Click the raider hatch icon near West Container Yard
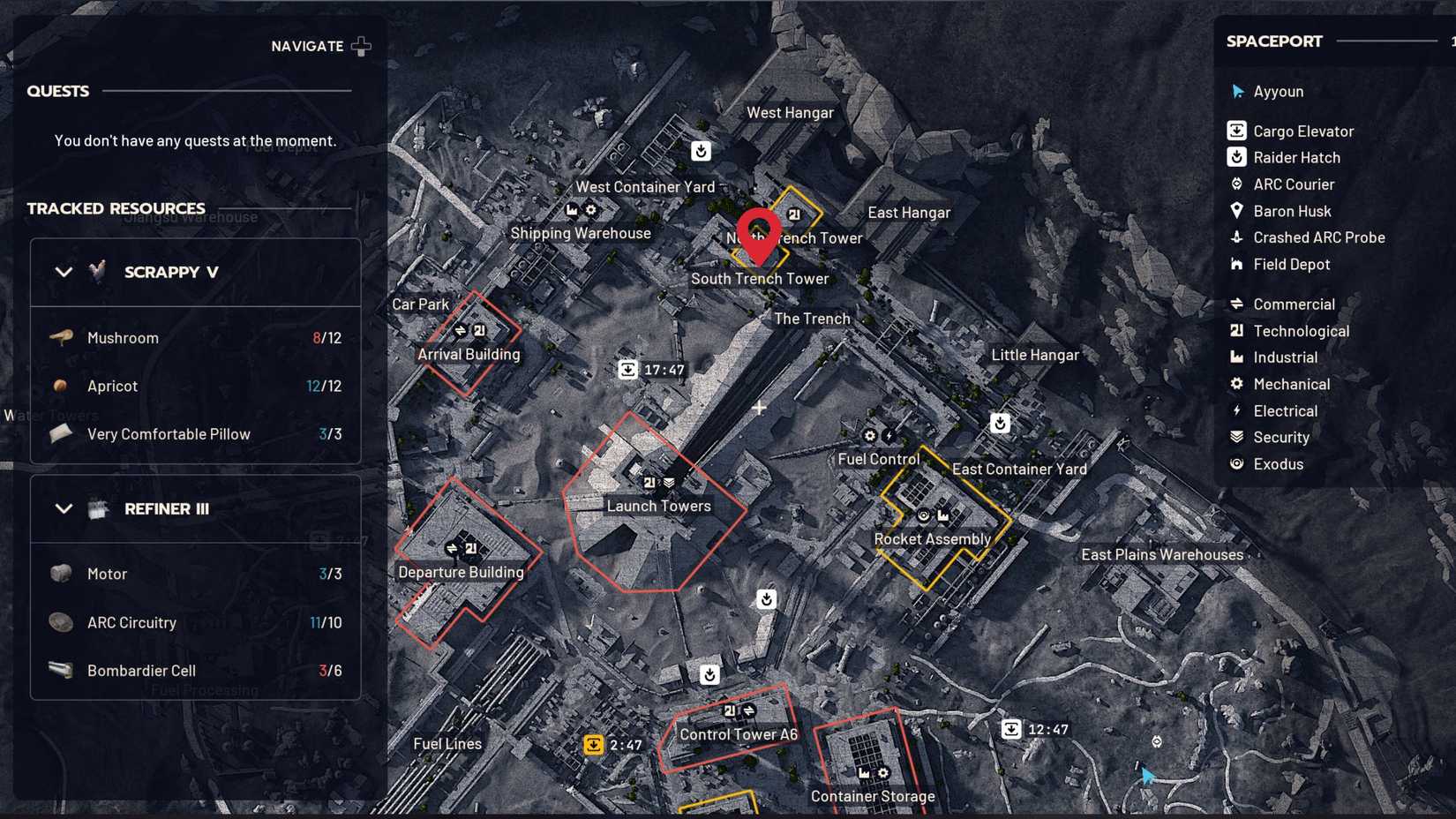The width and height of the screenshot is (1456, 819). tap(701, 151)
